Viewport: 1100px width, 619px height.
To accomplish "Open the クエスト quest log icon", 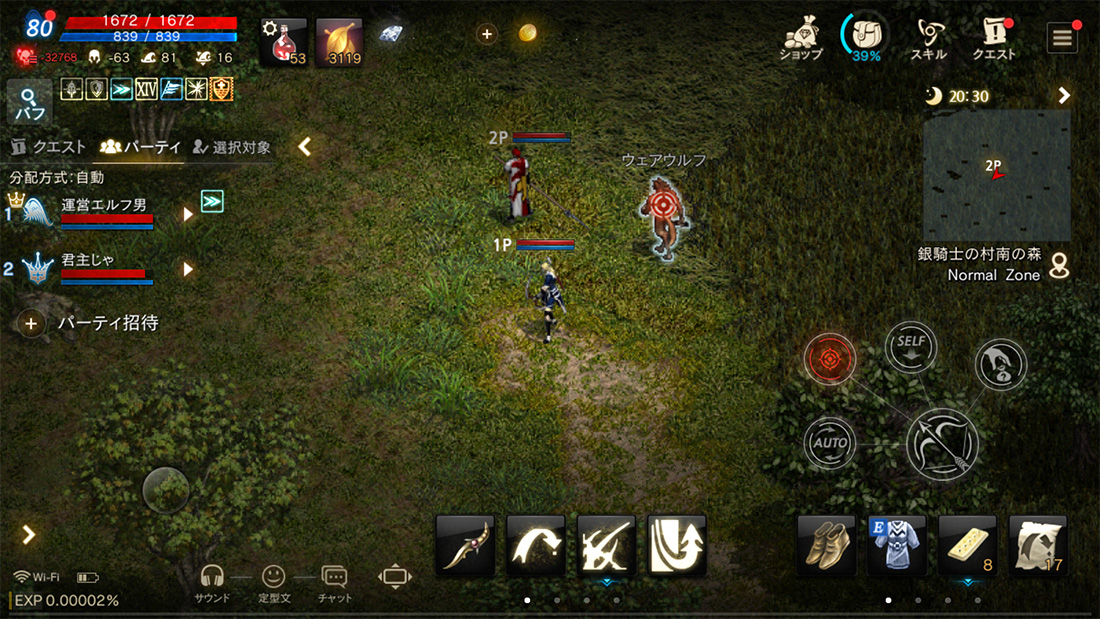I will pos(994,38).
